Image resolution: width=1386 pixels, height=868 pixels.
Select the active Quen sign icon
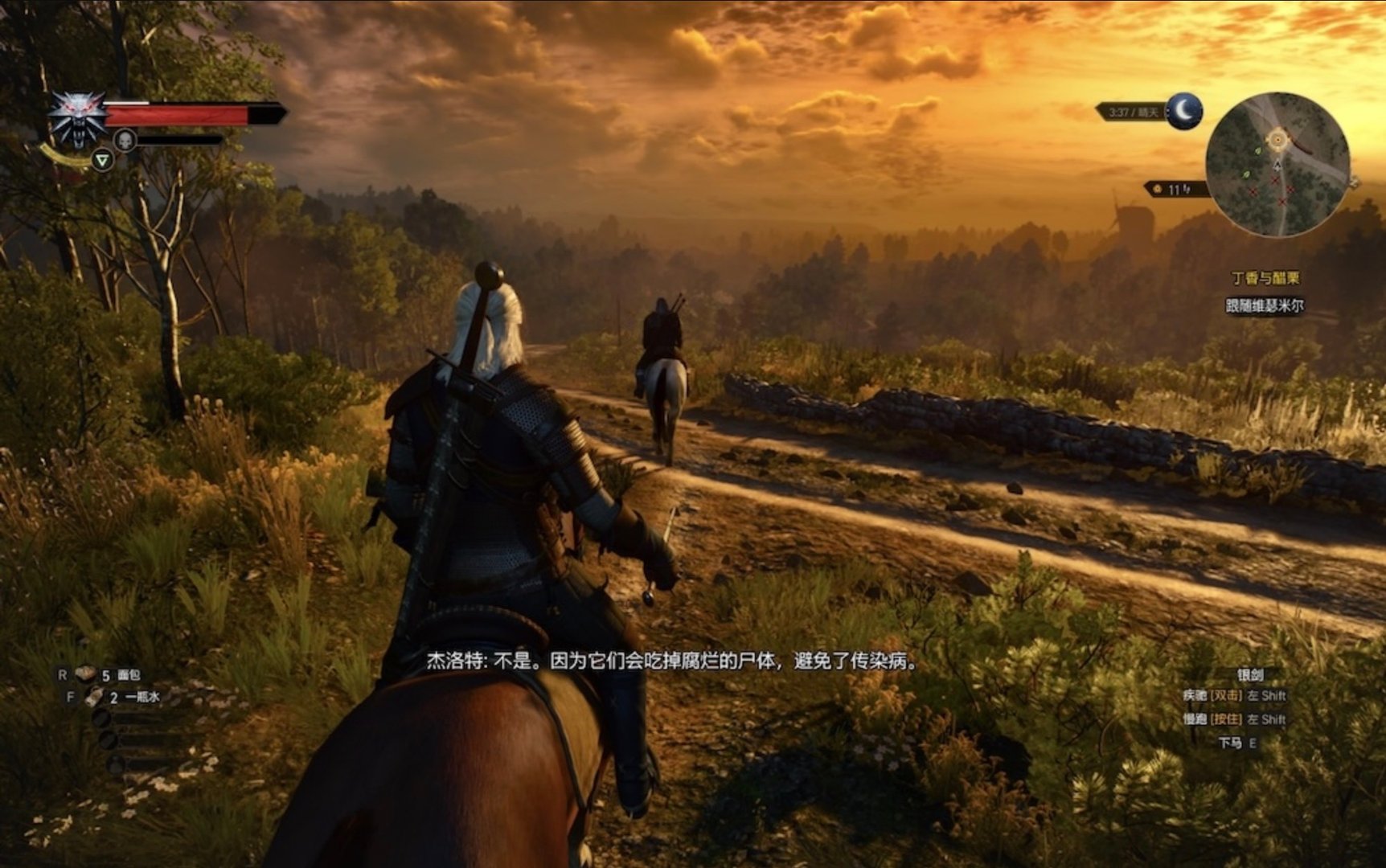(103, 161)
